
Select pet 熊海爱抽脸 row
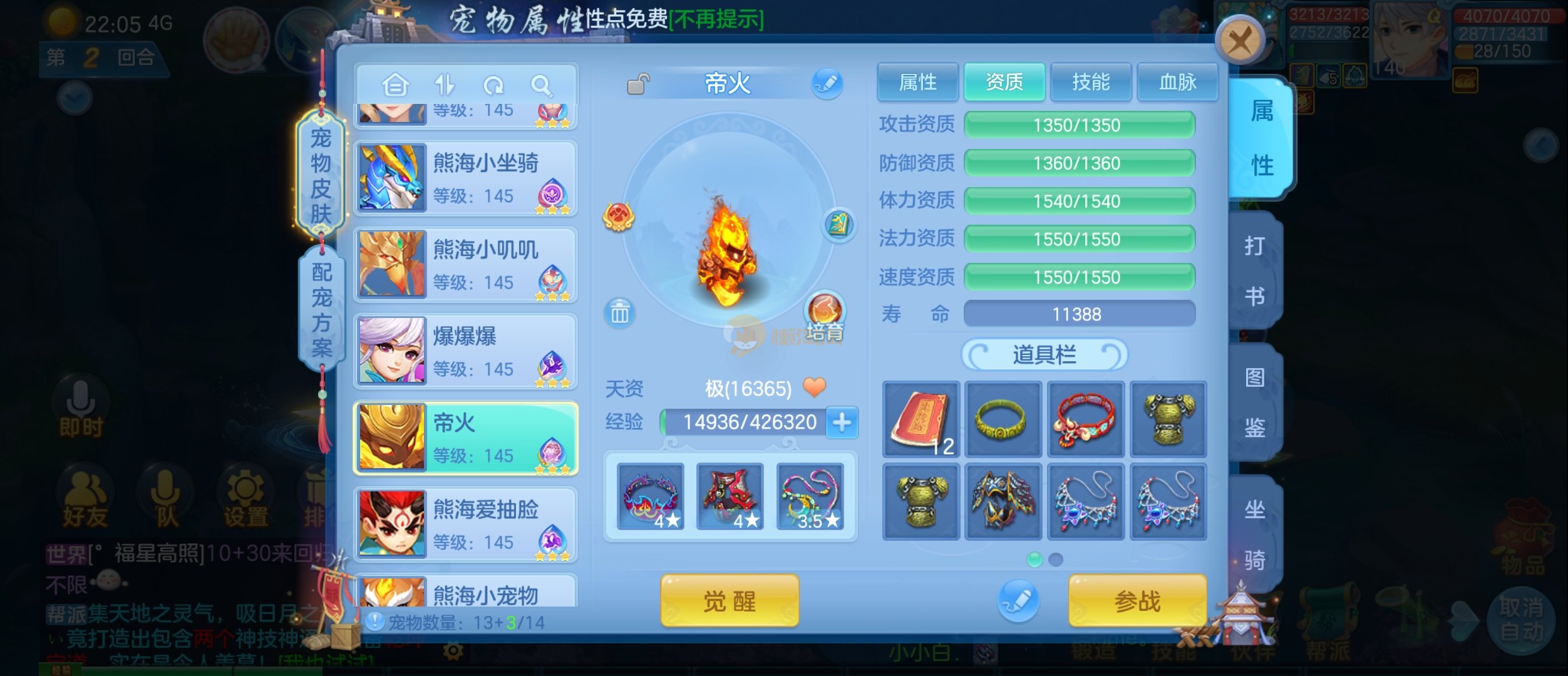pyautogui.click(x=466, y=525)
